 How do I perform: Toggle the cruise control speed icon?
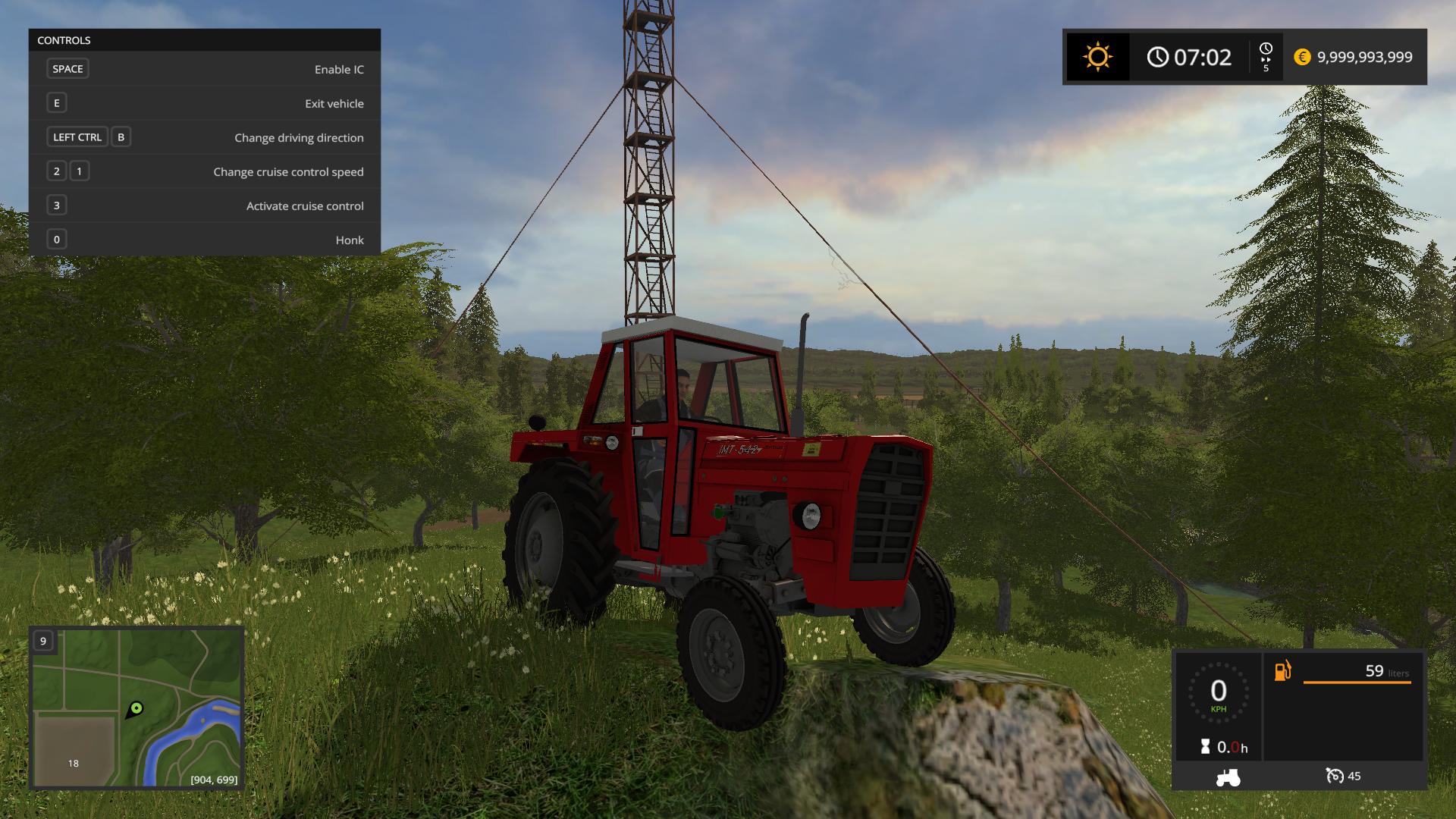click(1335, 776)
